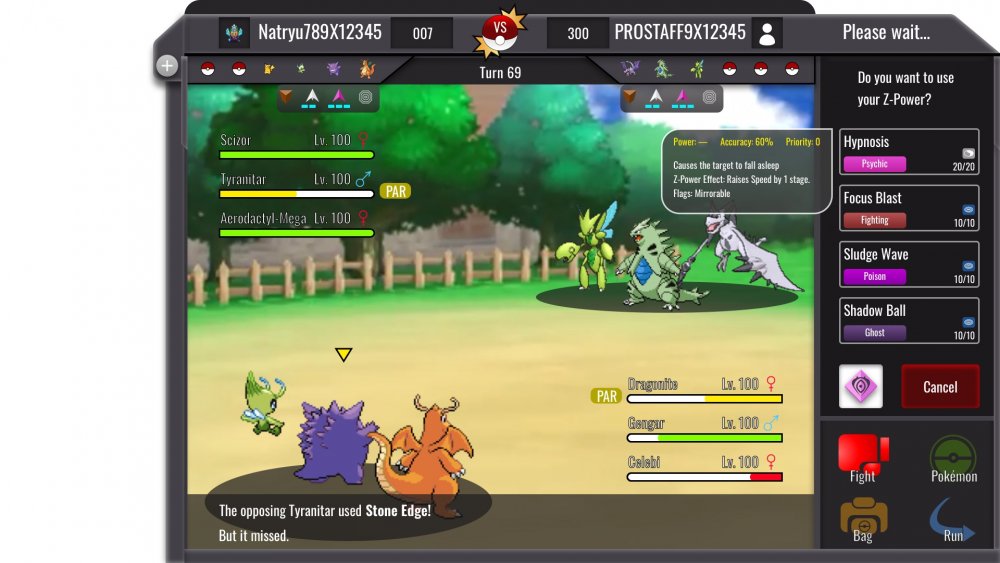Select the Hypnosis move
The width and height of the screenshot is (1000, 563).
click(x=909, y=152)
